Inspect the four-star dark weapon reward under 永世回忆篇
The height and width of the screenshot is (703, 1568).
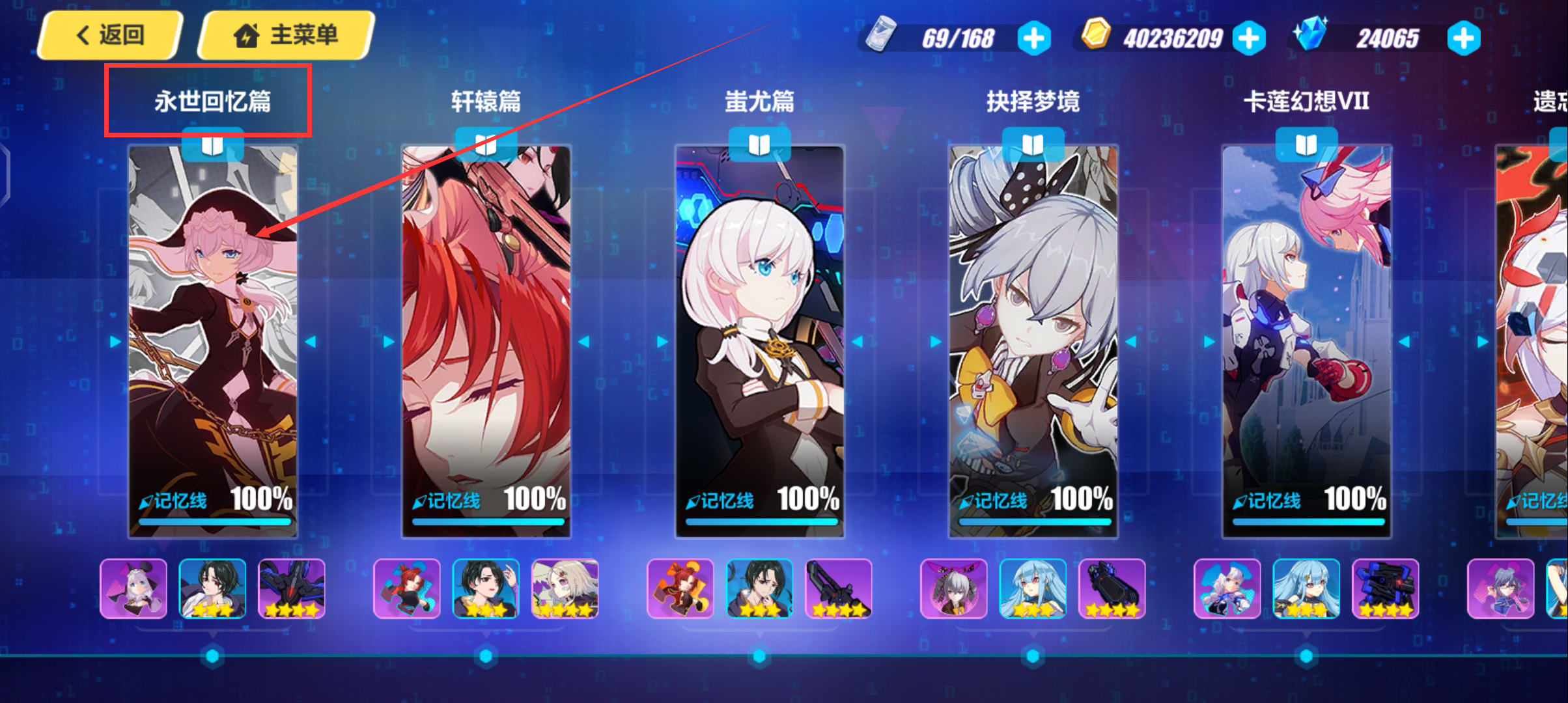(x=292, y=588)
